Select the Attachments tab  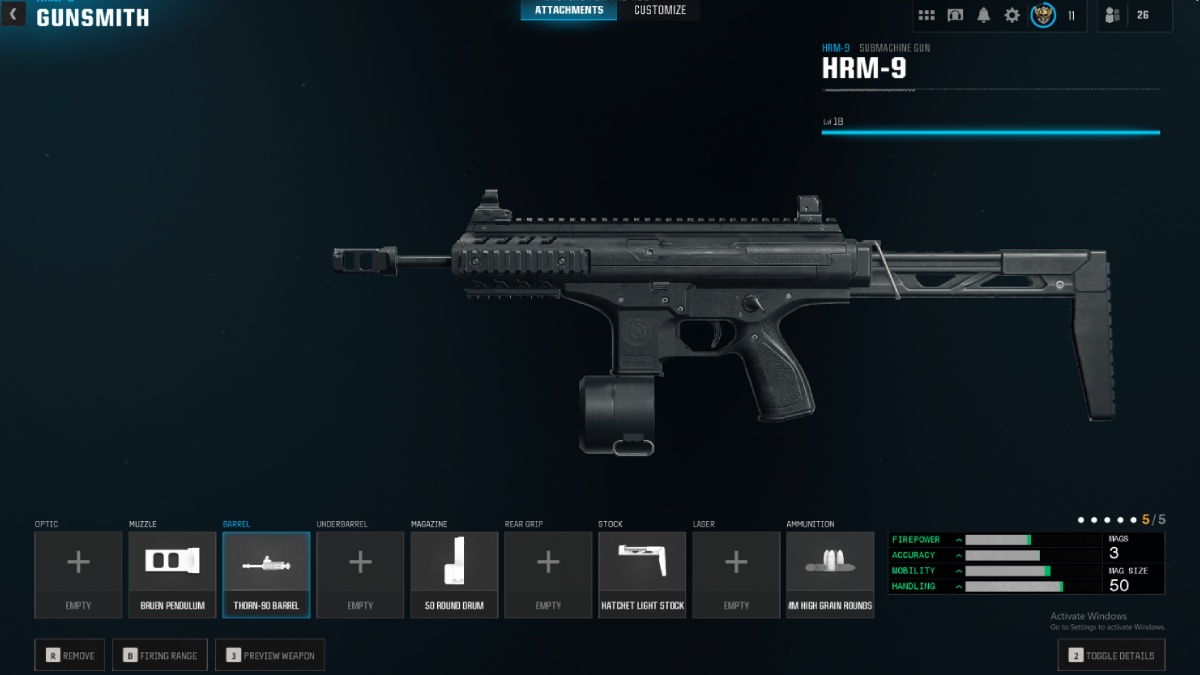(x=569, y=10)
